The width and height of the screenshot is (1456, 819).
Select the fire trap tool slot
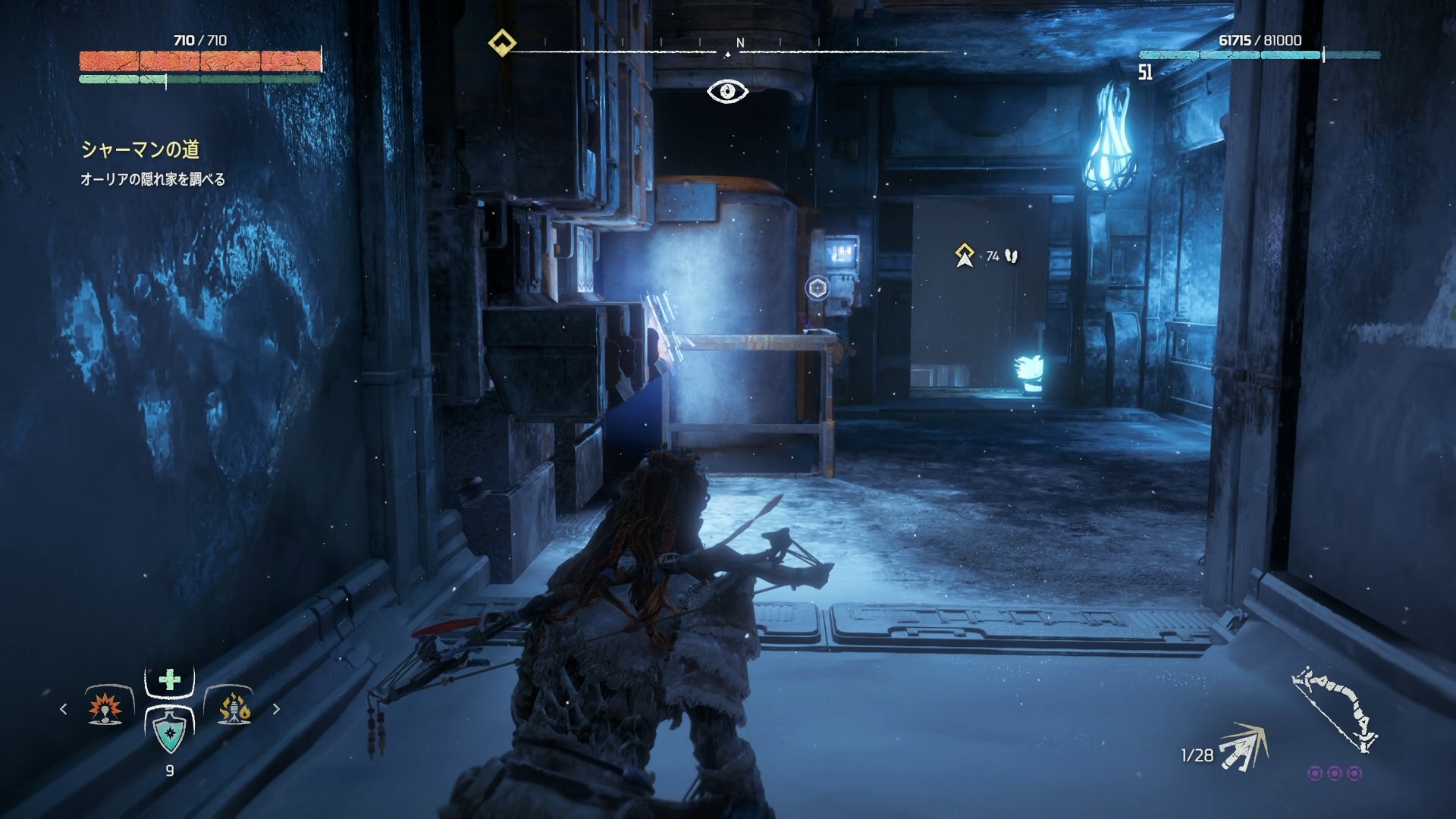click(234, 708)
